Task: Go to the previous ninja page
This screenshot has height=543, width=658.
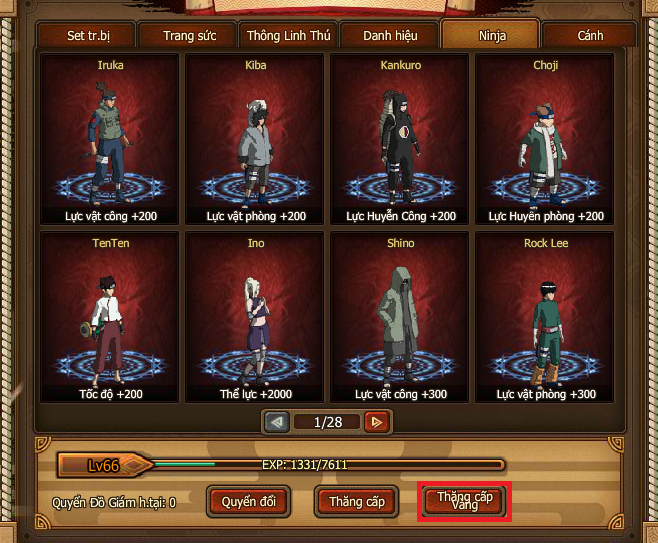Action: click(x=277, y=422)
